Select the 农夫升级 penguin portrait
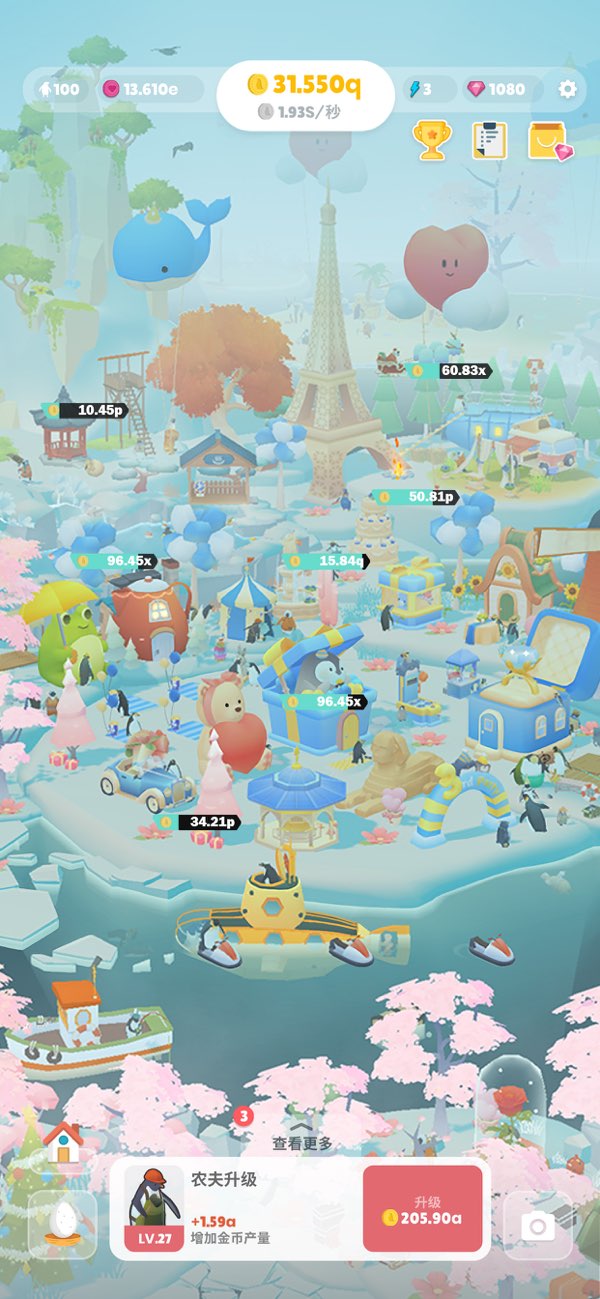The image size is (600, 1299). [153, 1208]
